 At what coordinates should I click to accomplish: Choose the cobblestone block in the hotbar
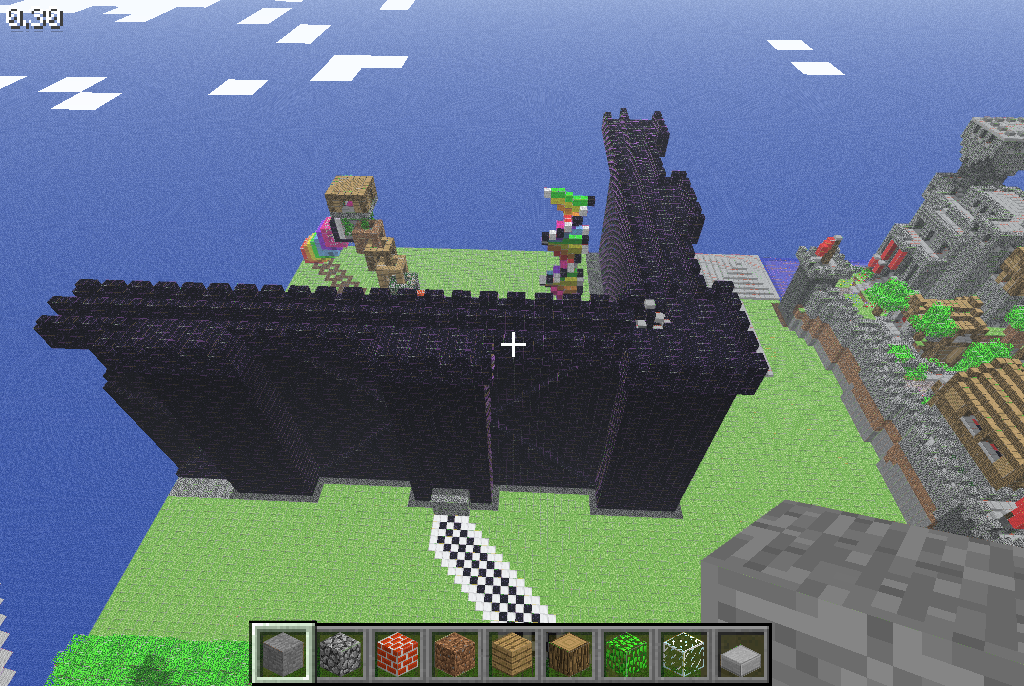pyautogui.click(x=340, y=654)
